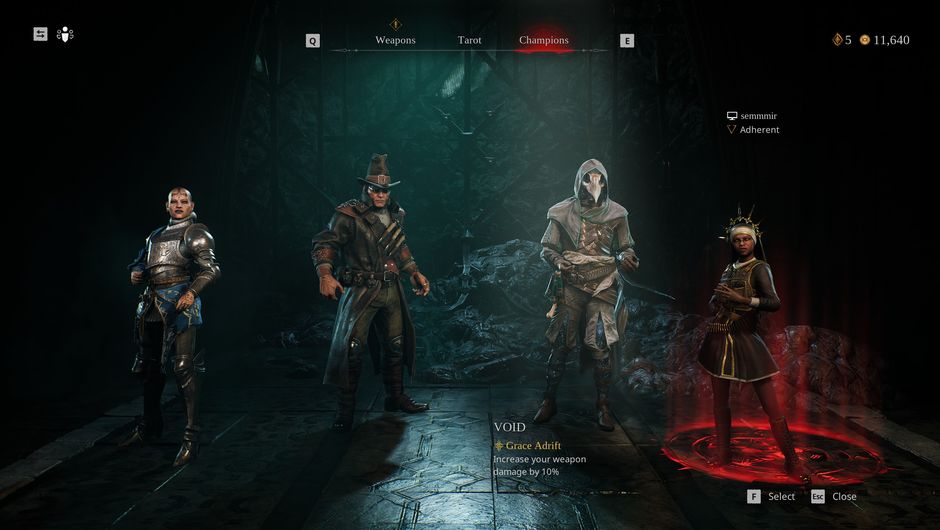
Task: Select the Champions tab
Action: point(543,40)
